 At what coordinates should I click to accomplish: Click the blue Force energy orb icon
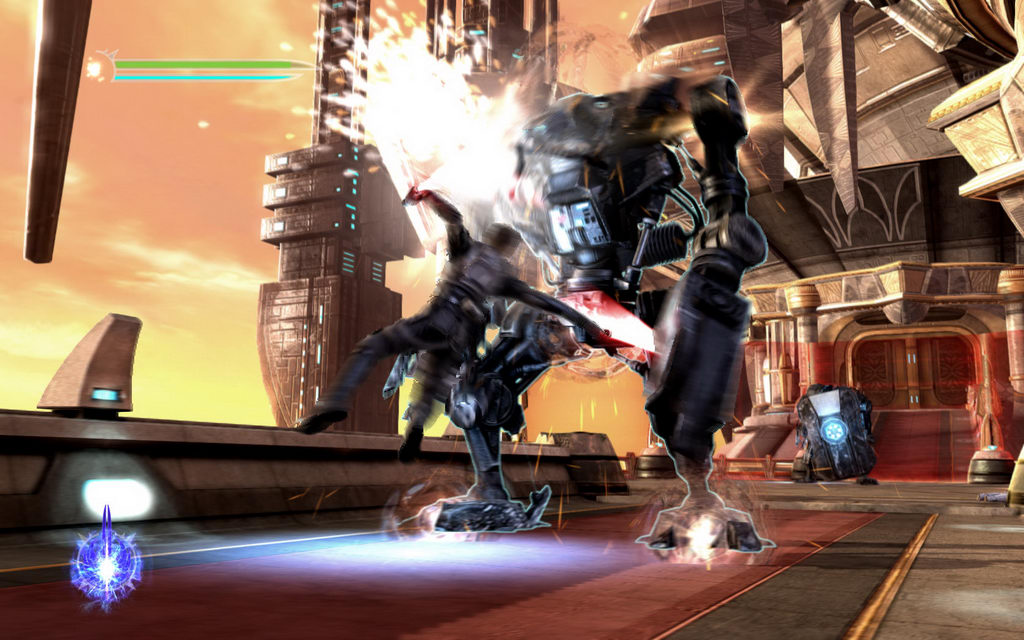(105, 566)
